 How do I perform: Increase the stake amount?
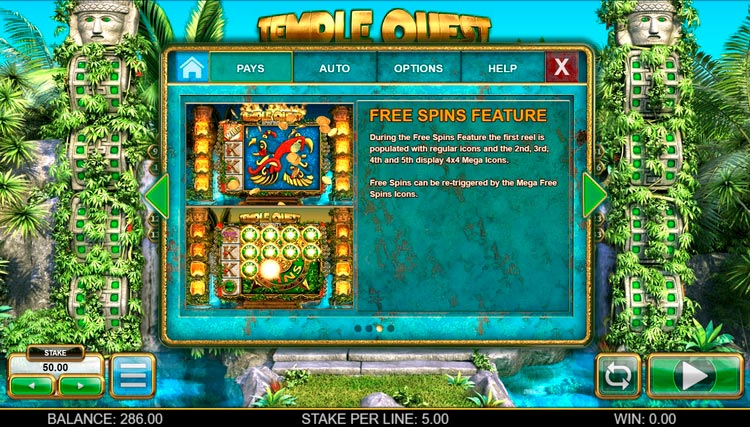pyautogui.click(x=80, y=385)
